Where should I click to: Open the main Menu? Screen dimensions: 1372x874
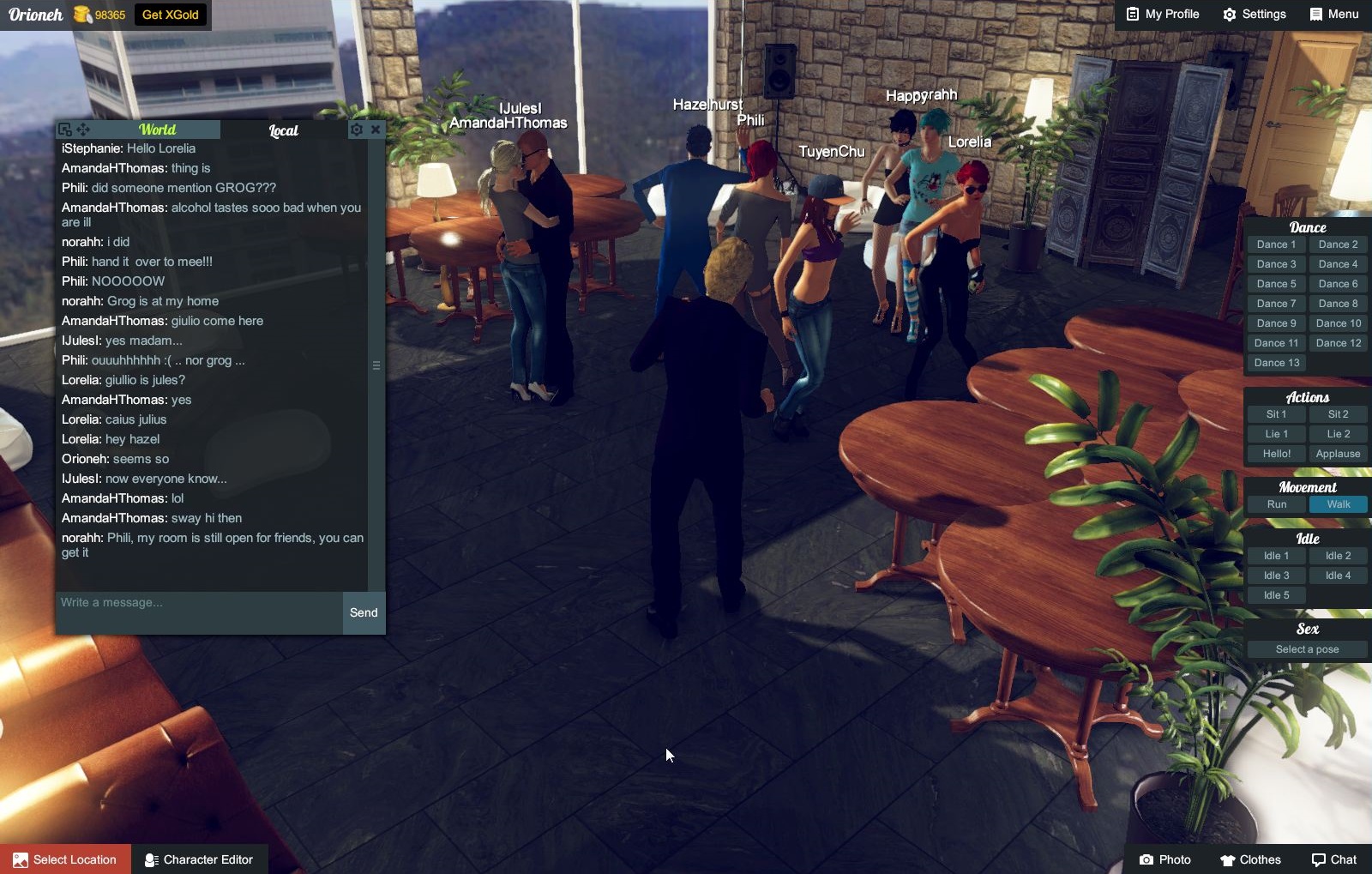pos(1334,15)
